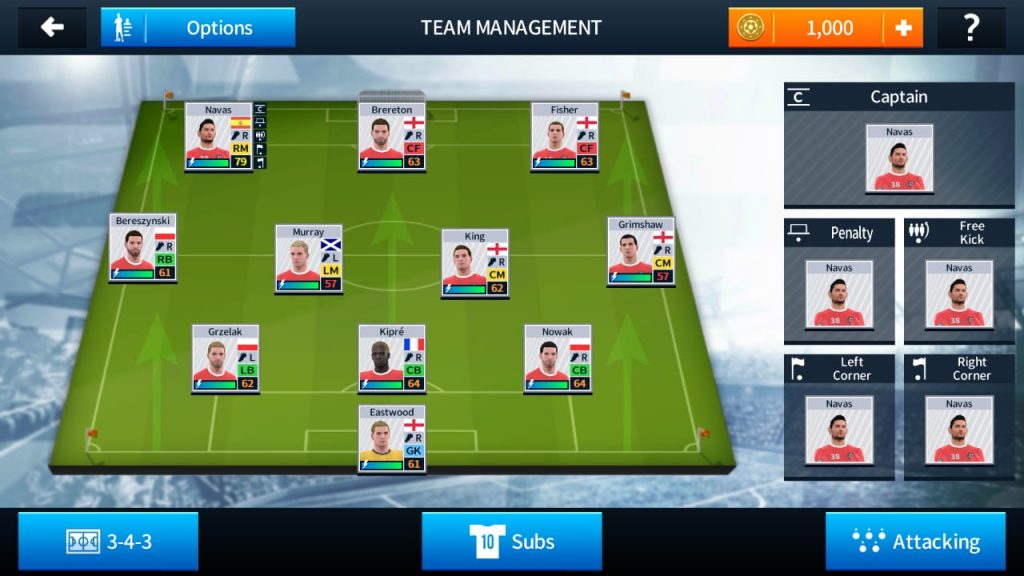The height and width of the screenshot is (576, 1024).
Task: Open the Options menu
Action: point(198,28)
